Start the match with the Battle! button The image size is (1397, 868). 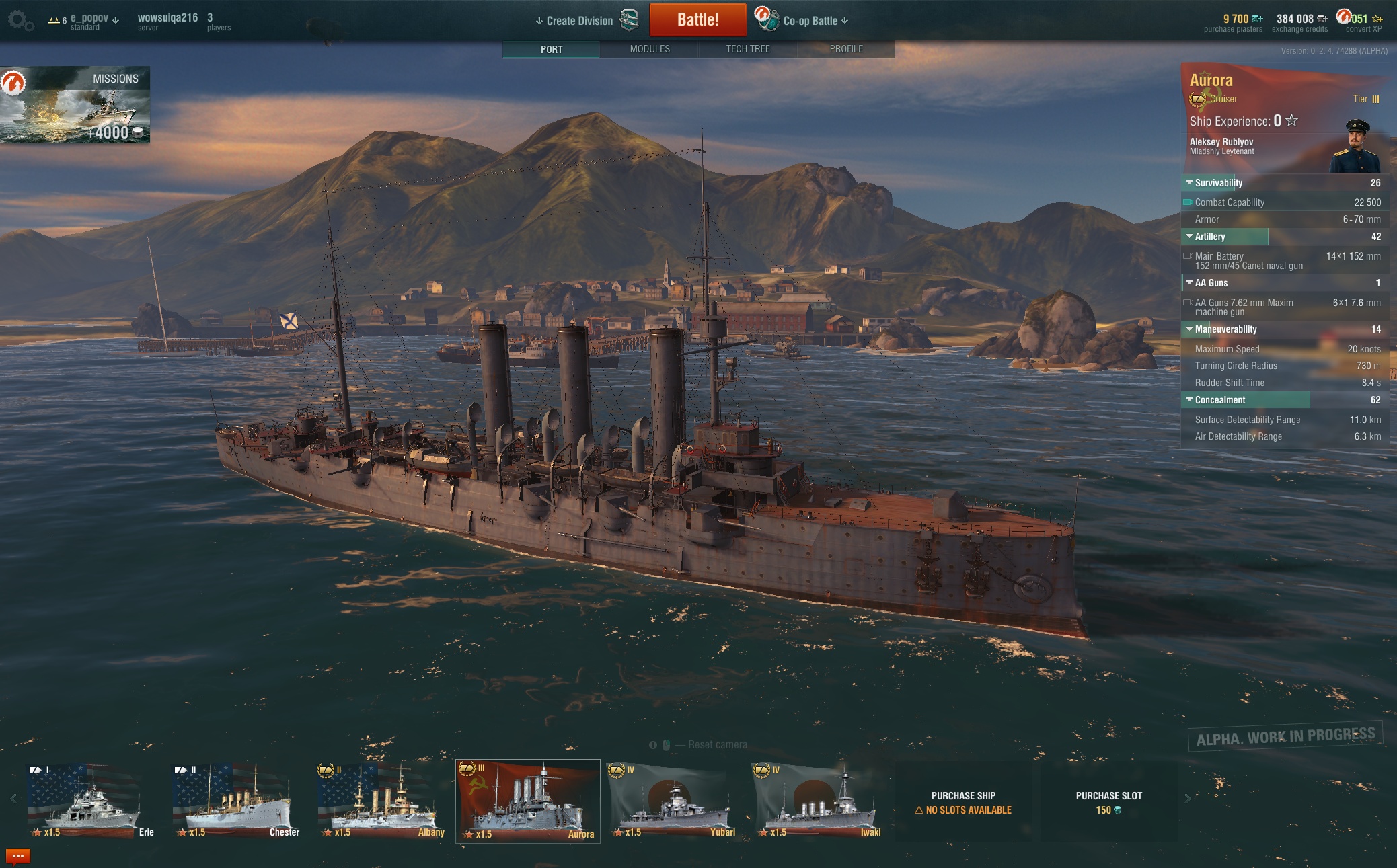(697, 20)
